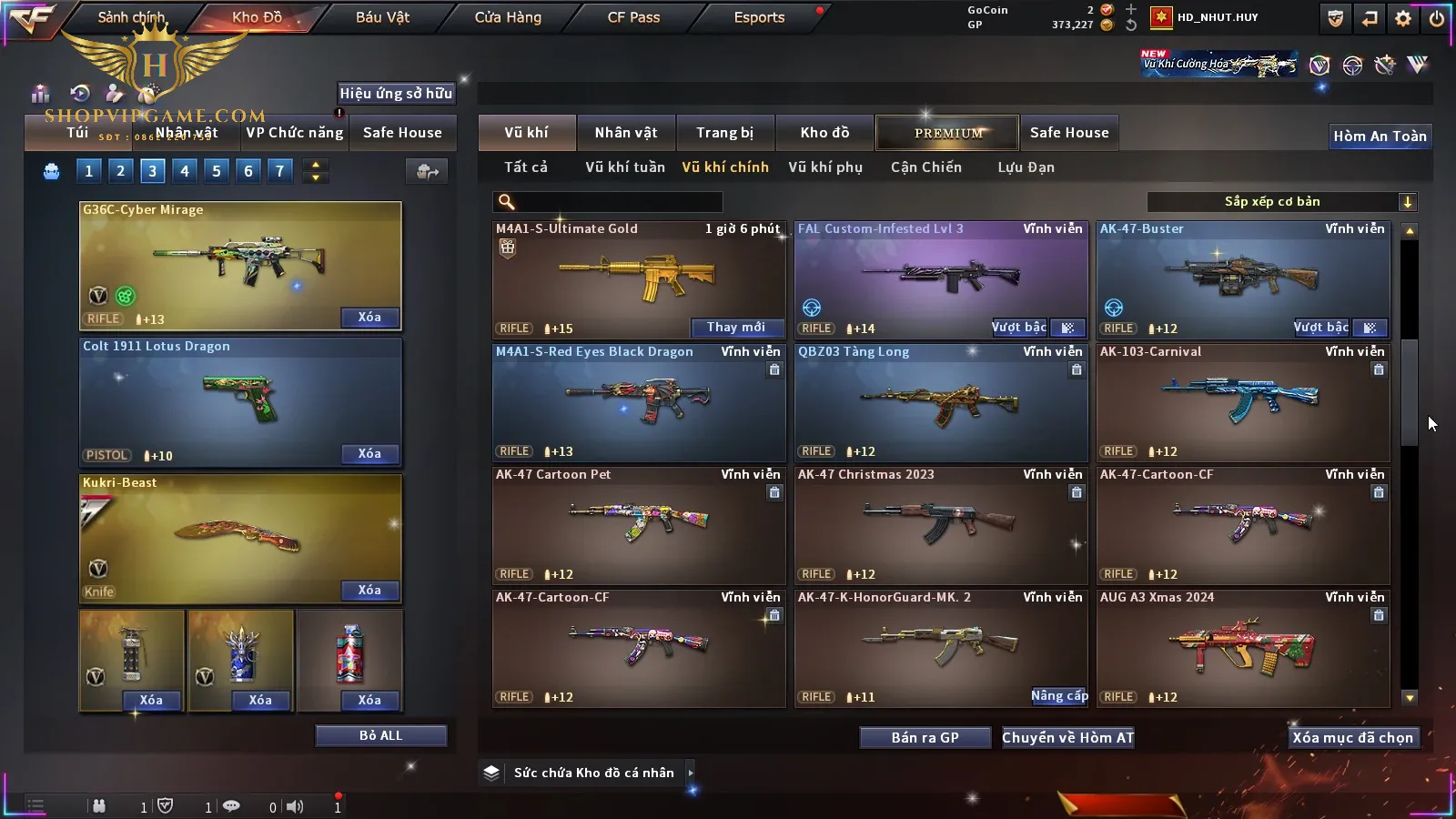This screenshot has width=1456, height=819.
Task: Switch to bag slot number 5
Action: (217, 171)
